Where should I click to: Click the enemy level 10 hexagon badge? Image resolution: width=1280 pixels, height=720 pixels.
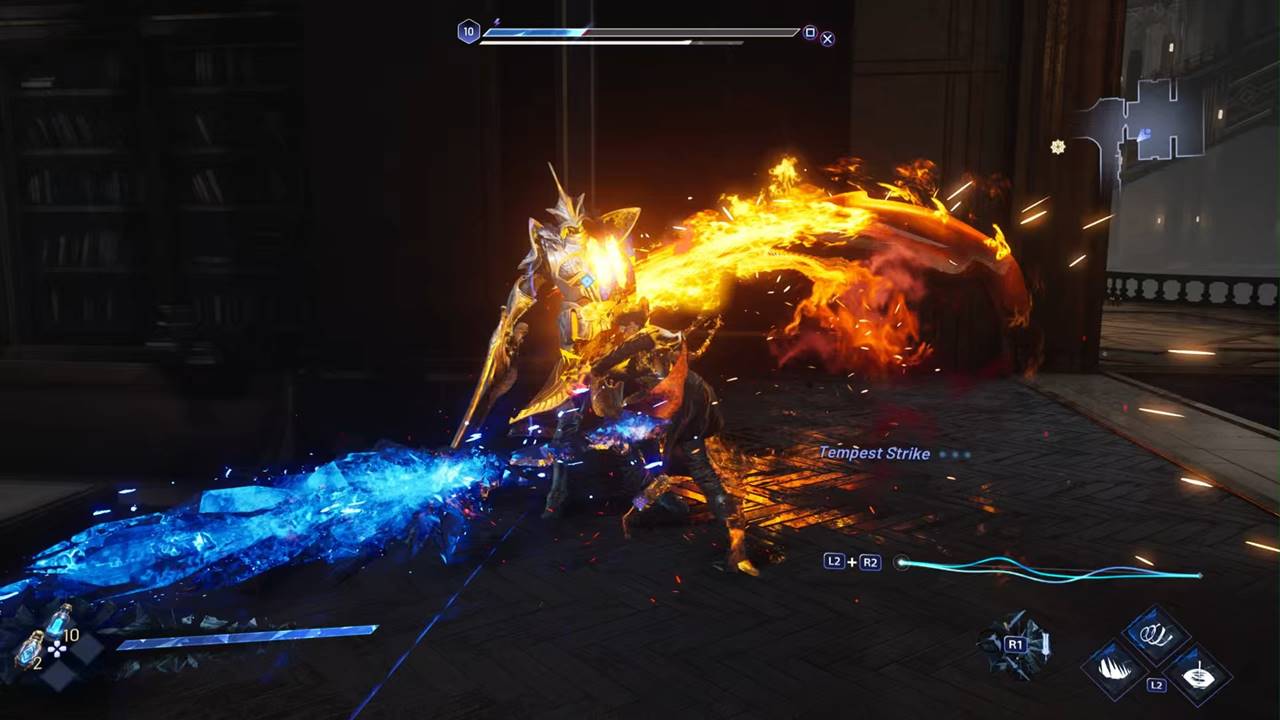point(468,32)
